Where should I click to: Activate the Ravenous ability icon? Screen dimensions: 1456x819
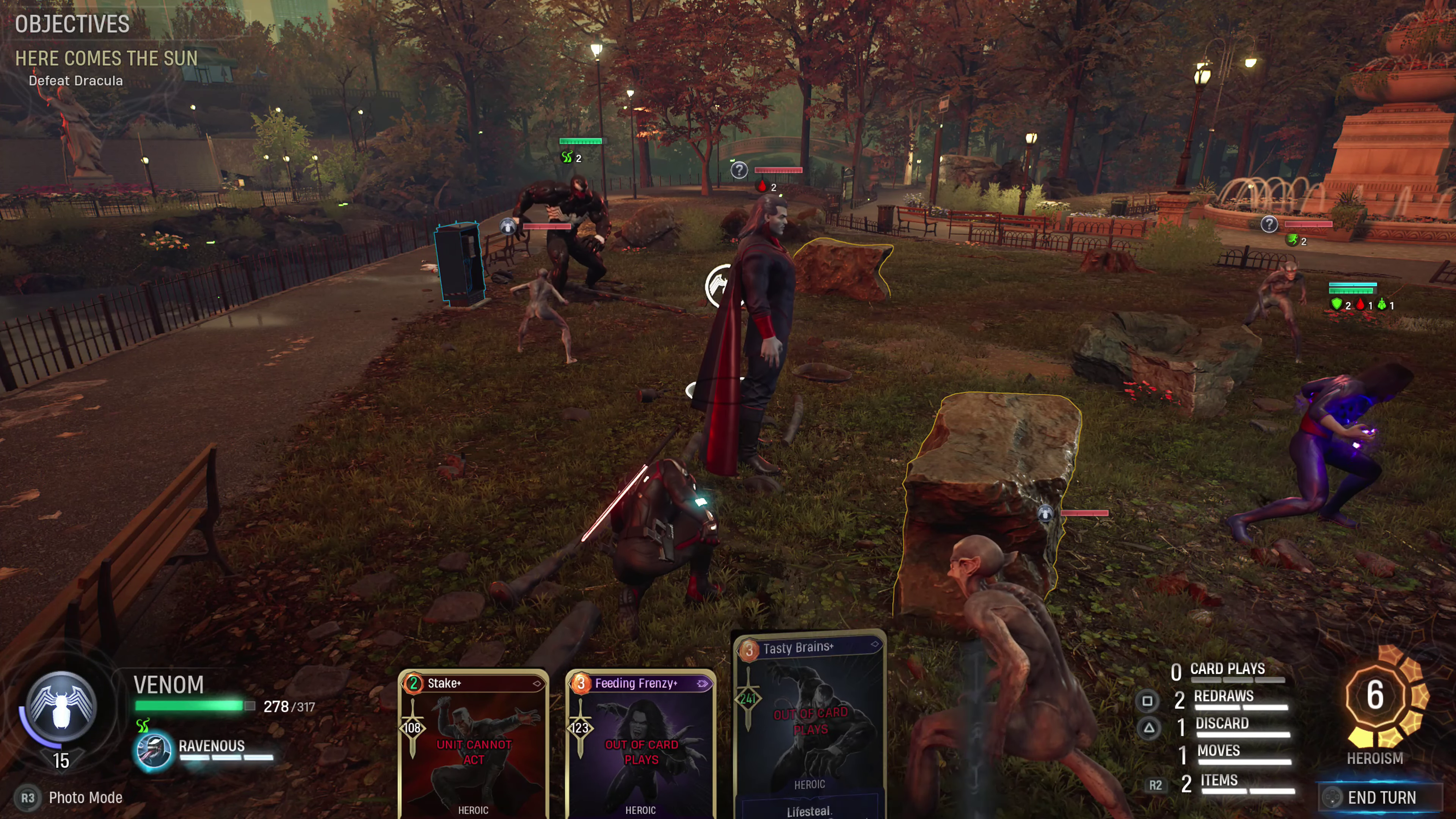(x=152, y=751)
